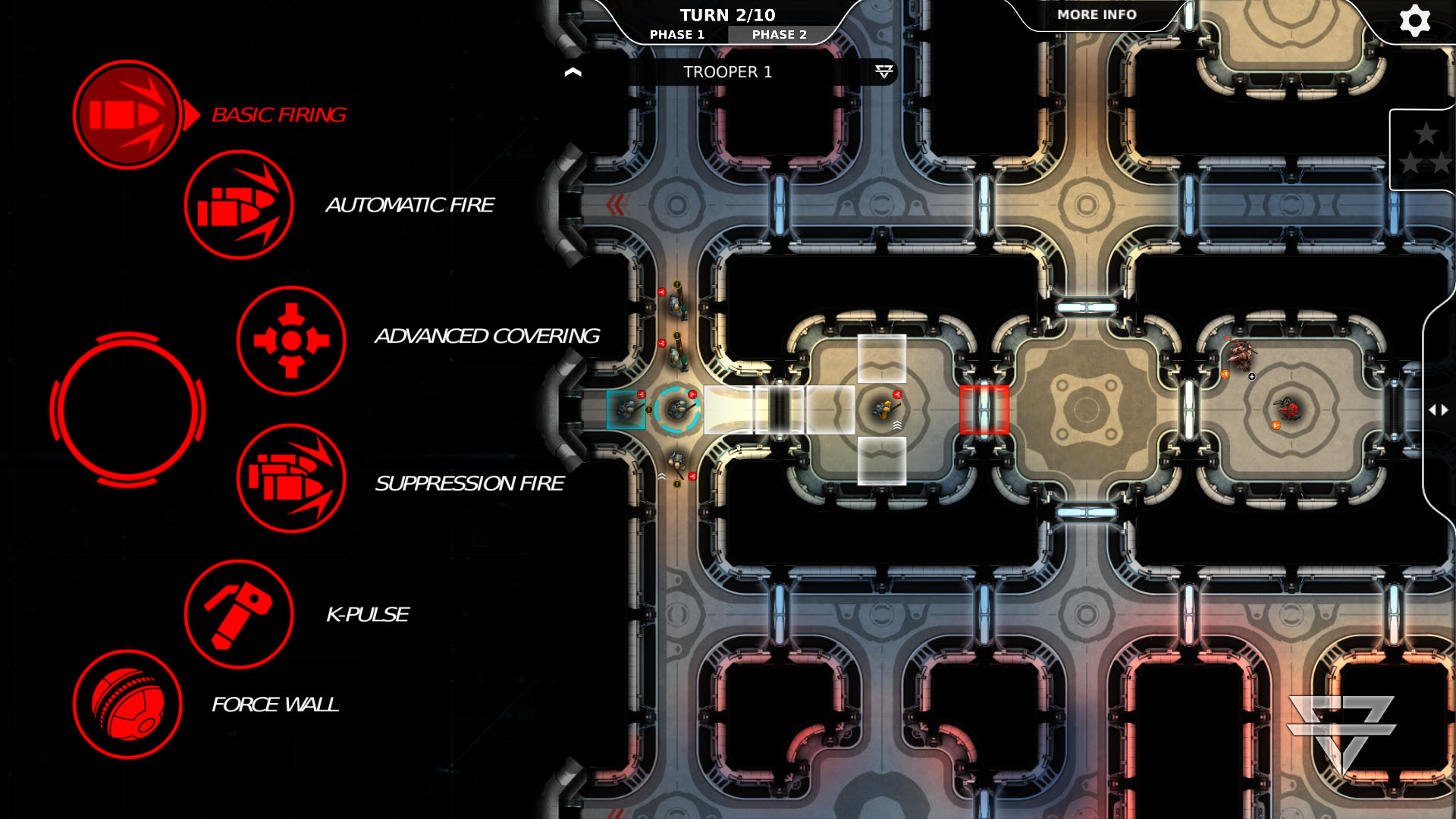Open the More Info panel
This screenshot has width=1456, height=819.
pyautogui.click(x=1096, y=14)
